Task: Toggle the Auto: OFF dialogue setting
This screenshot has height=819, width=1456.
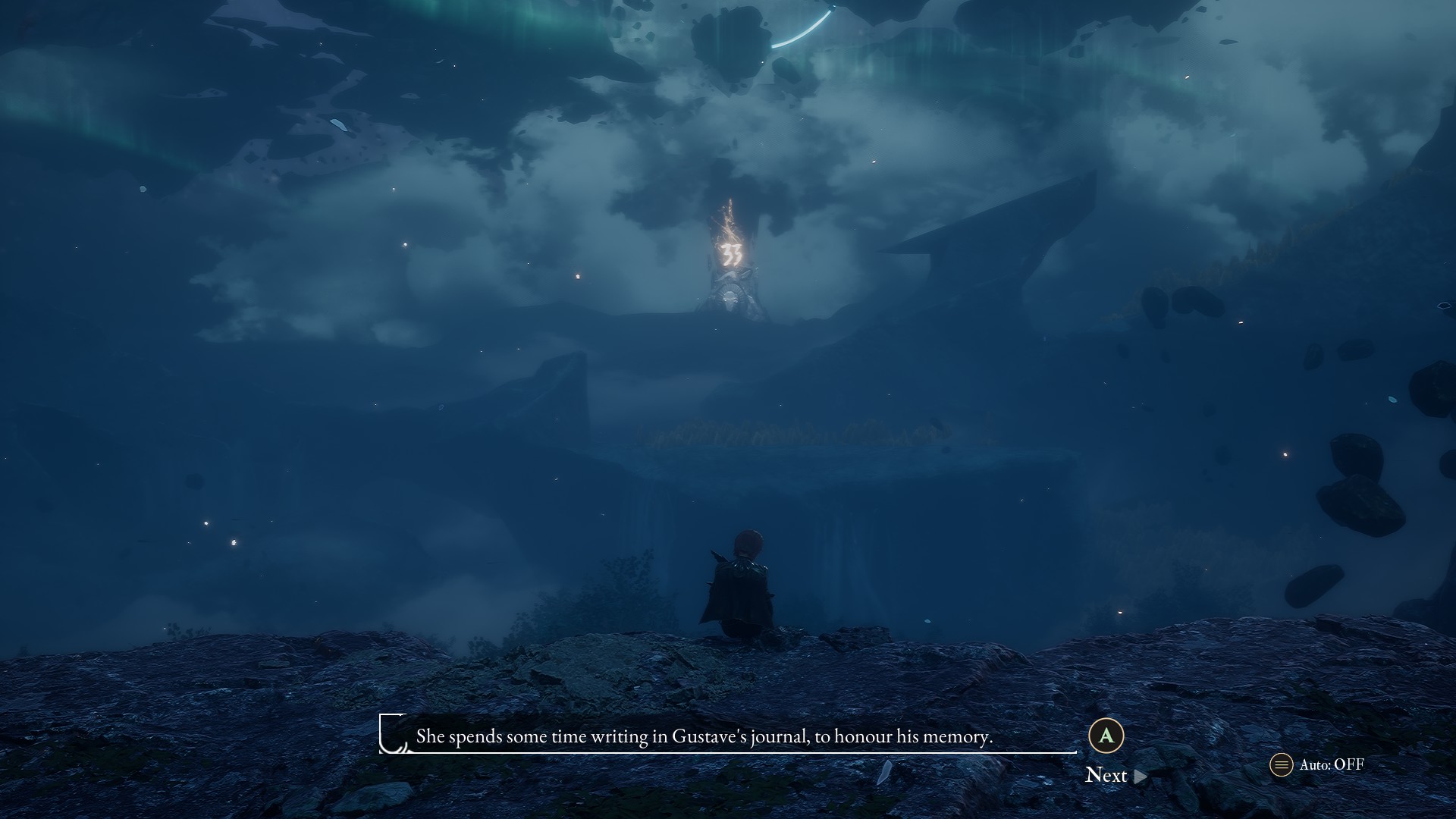Action: pos(1317,764)
